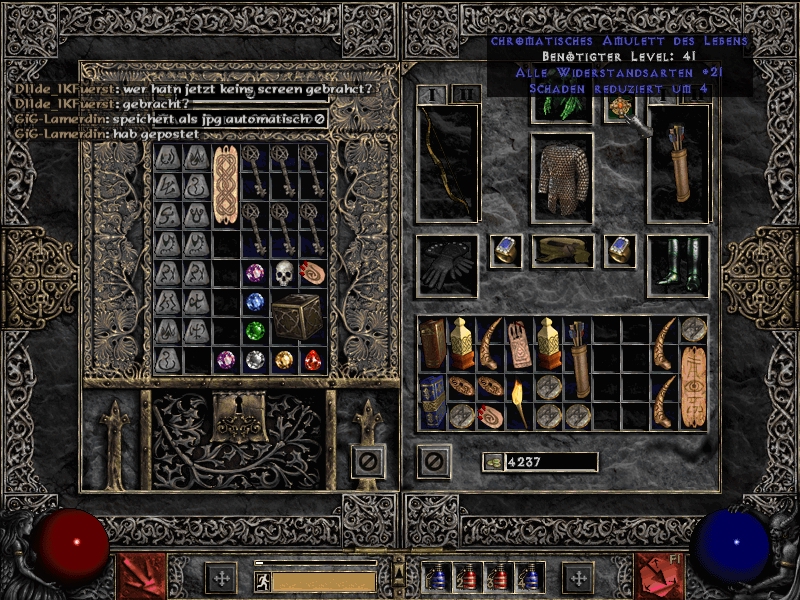Select the equipped chromatic amulet
This screenshot has width=800, height=600.
(619, 110)
